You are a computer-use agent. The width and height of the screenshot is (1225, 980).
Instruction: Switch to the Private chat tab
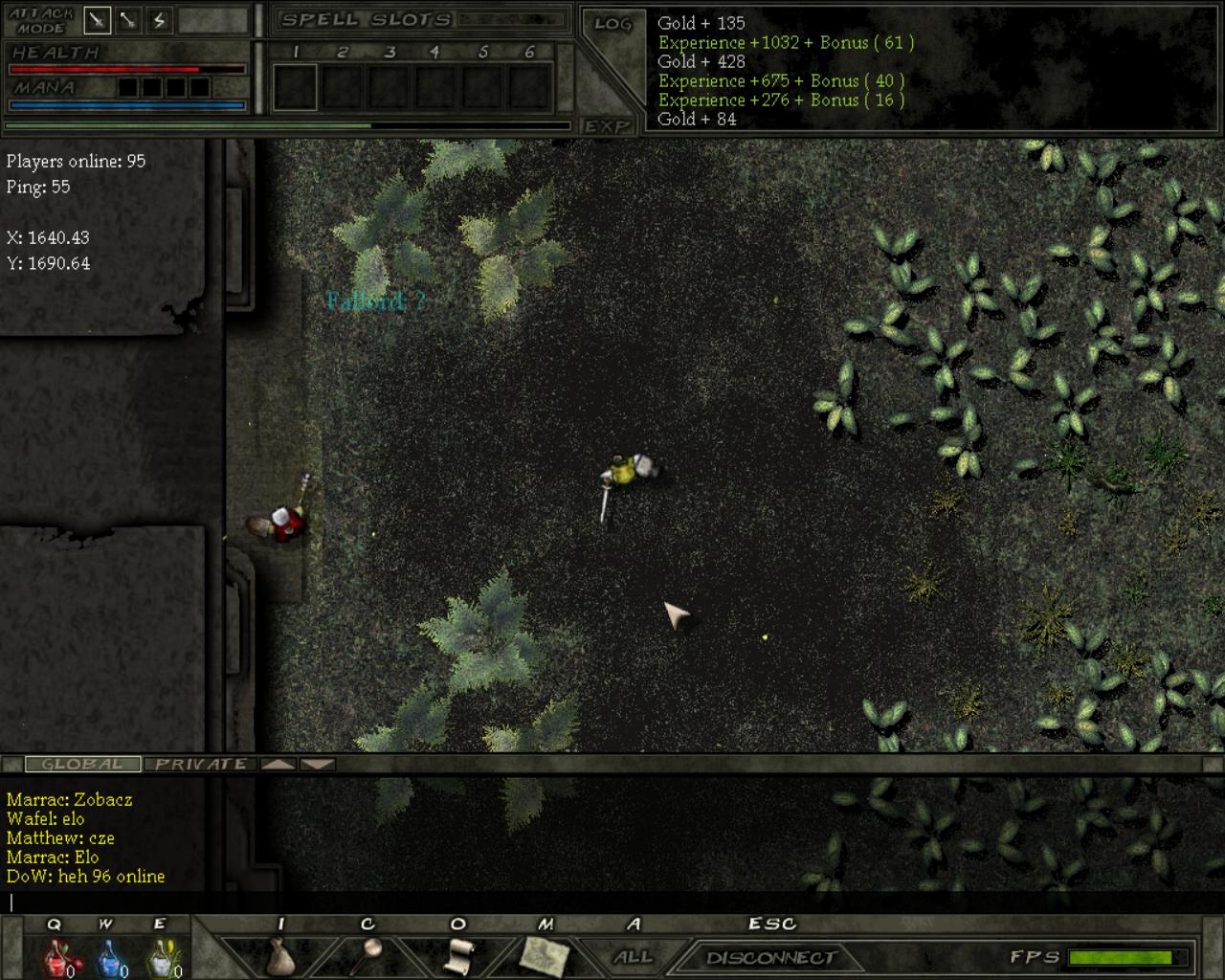pyautogui.click(x=201, y=764)
